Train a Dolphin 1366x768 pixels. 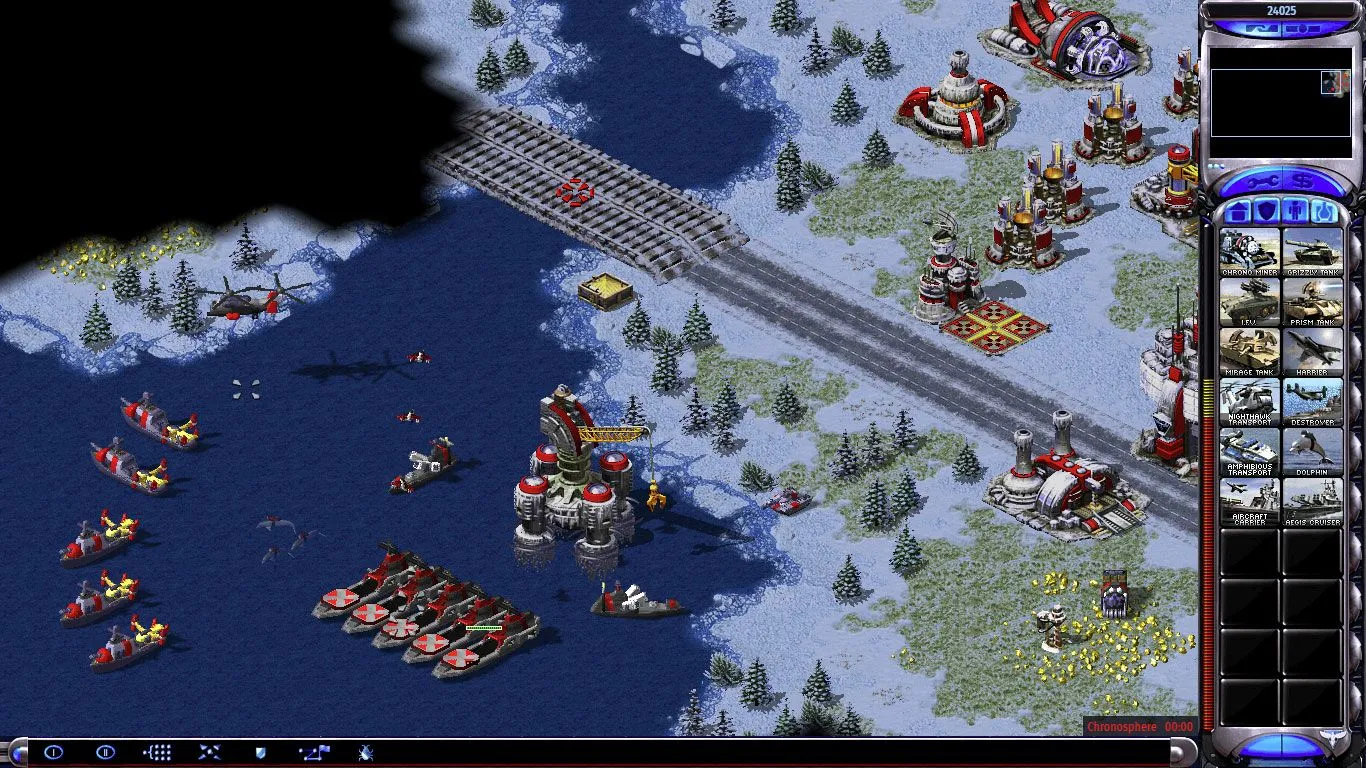click(x=1313, y=450)
